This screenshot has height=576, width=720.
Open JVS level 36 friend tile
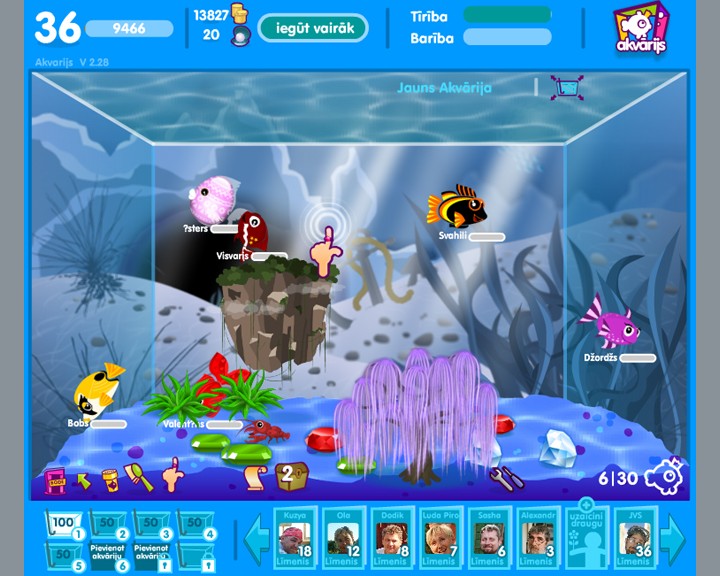pyautogui.click(x=636, y=539)
